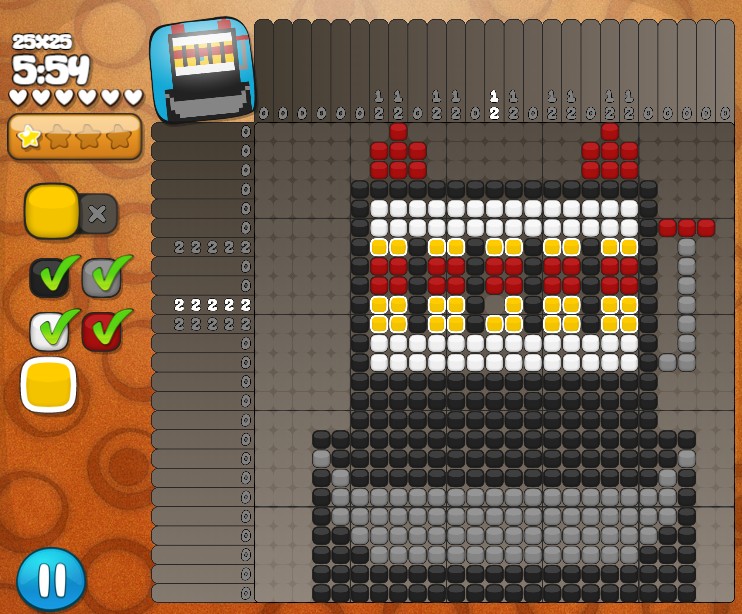
Task: Pick the gray color swatch
Action: [101, 278]
